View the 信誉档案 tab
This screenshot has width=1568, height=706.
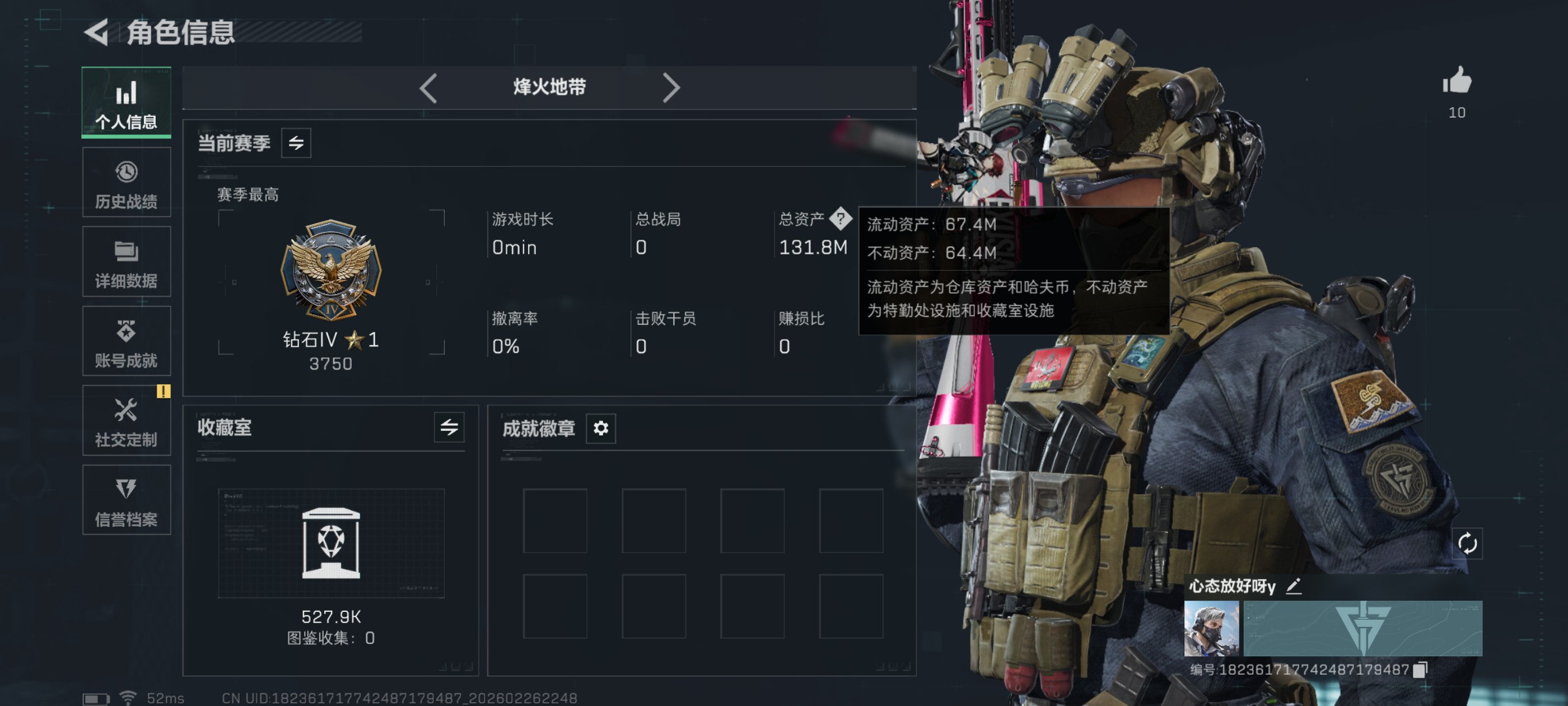pyautogui.click(x=126, y=500)
